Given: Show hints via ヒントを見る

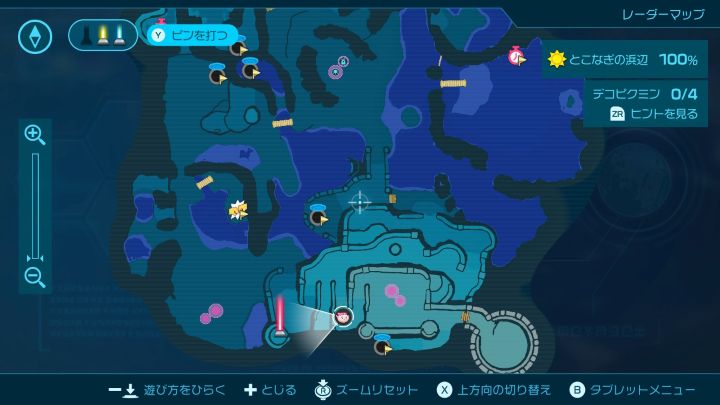Looking at the screenshot, I should [655, 114].
